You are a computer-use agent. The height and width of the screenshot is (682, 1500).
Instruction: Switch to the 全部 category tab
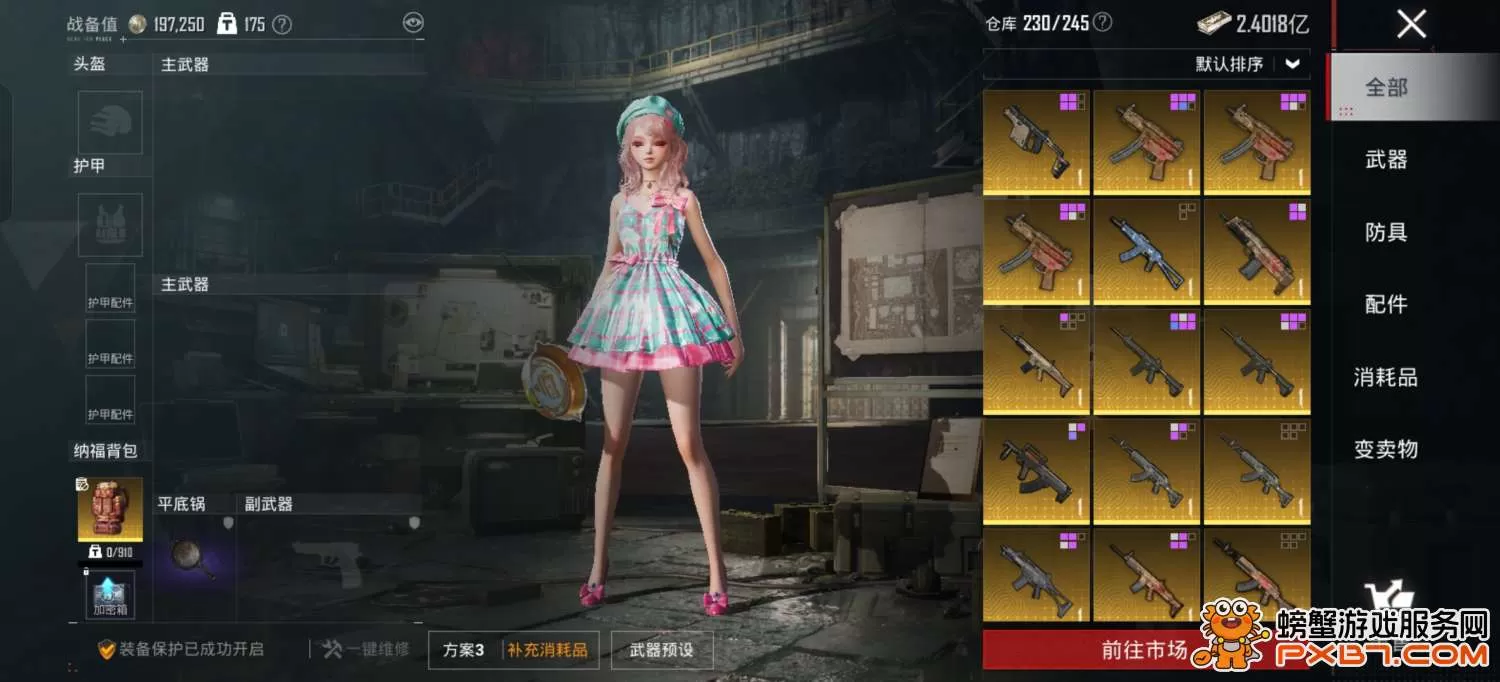pos(1386,88)
